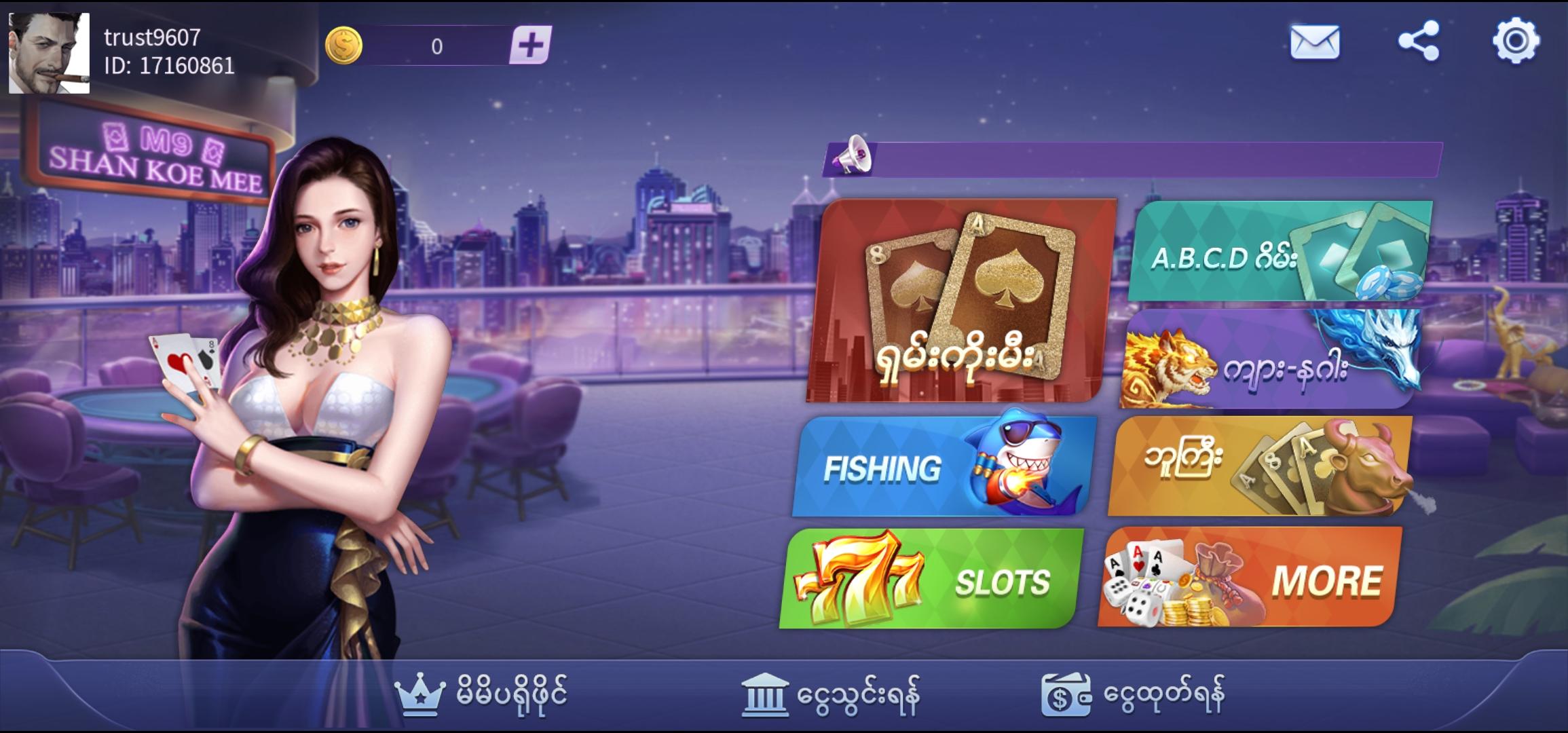Tap the plus button to add coins
The width and height of the screenshot is (1568, 733).
tap(531, 45)
